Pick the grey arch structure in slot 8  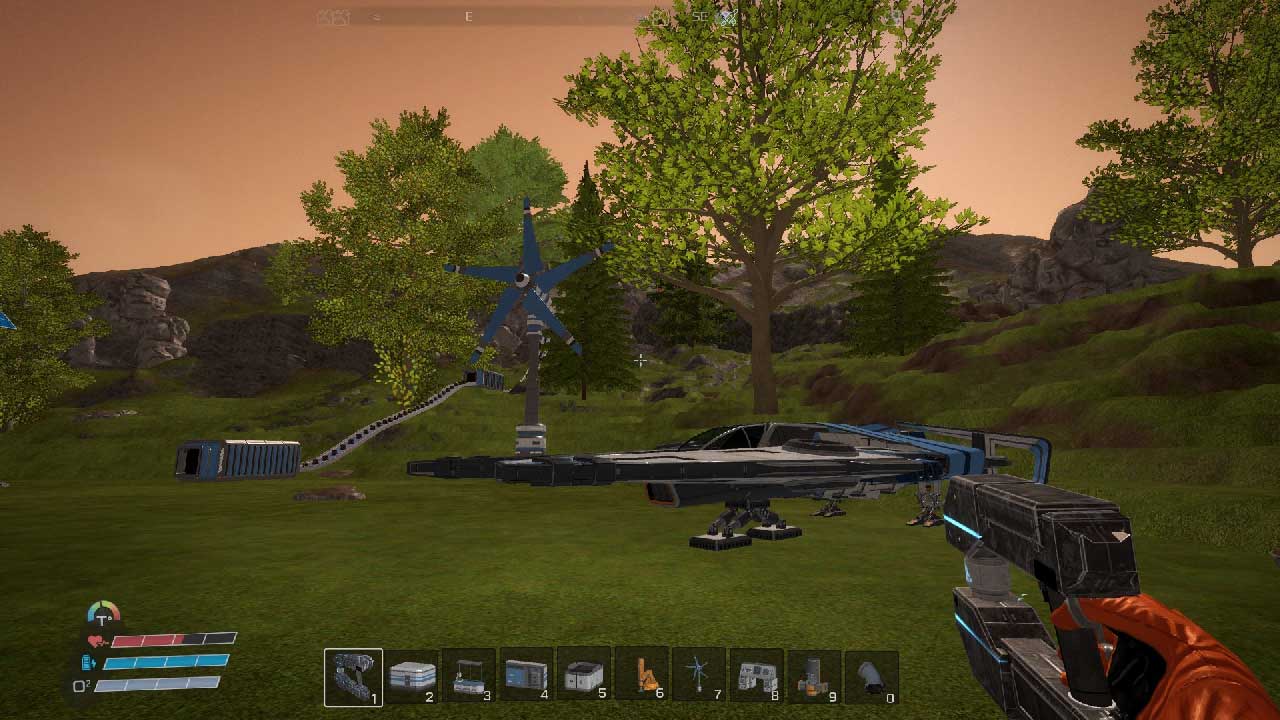click(756, 677)
